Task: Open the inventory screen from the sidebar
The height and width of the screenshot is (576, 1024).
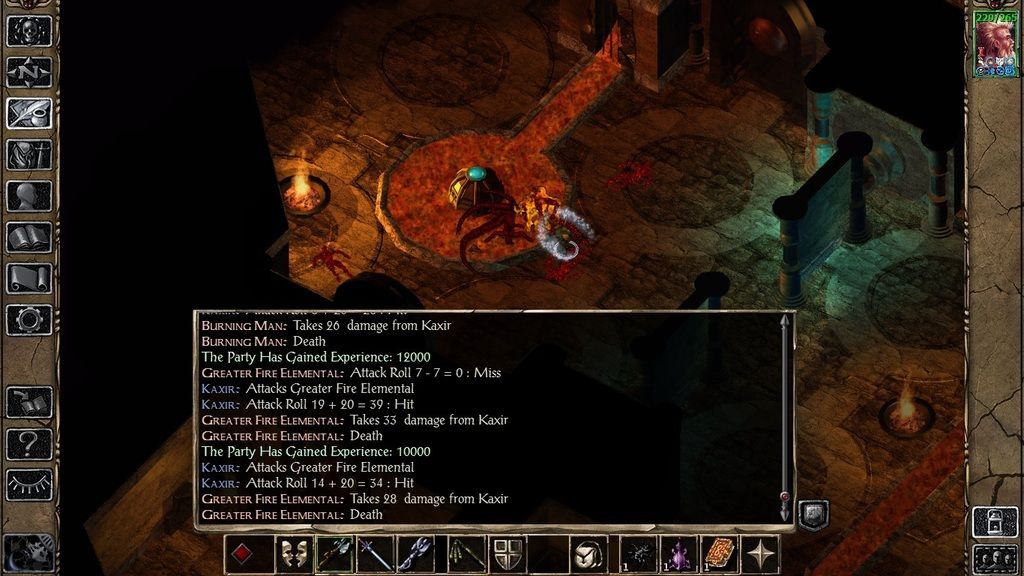Action: 29,154
